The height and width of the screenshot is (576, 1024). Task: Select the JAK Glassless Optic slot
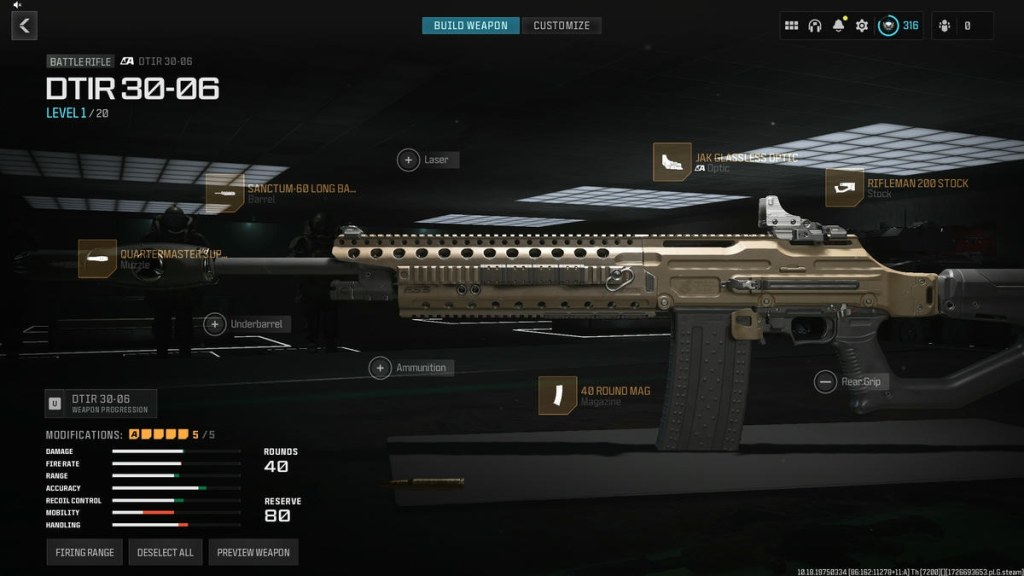point(672,162)
